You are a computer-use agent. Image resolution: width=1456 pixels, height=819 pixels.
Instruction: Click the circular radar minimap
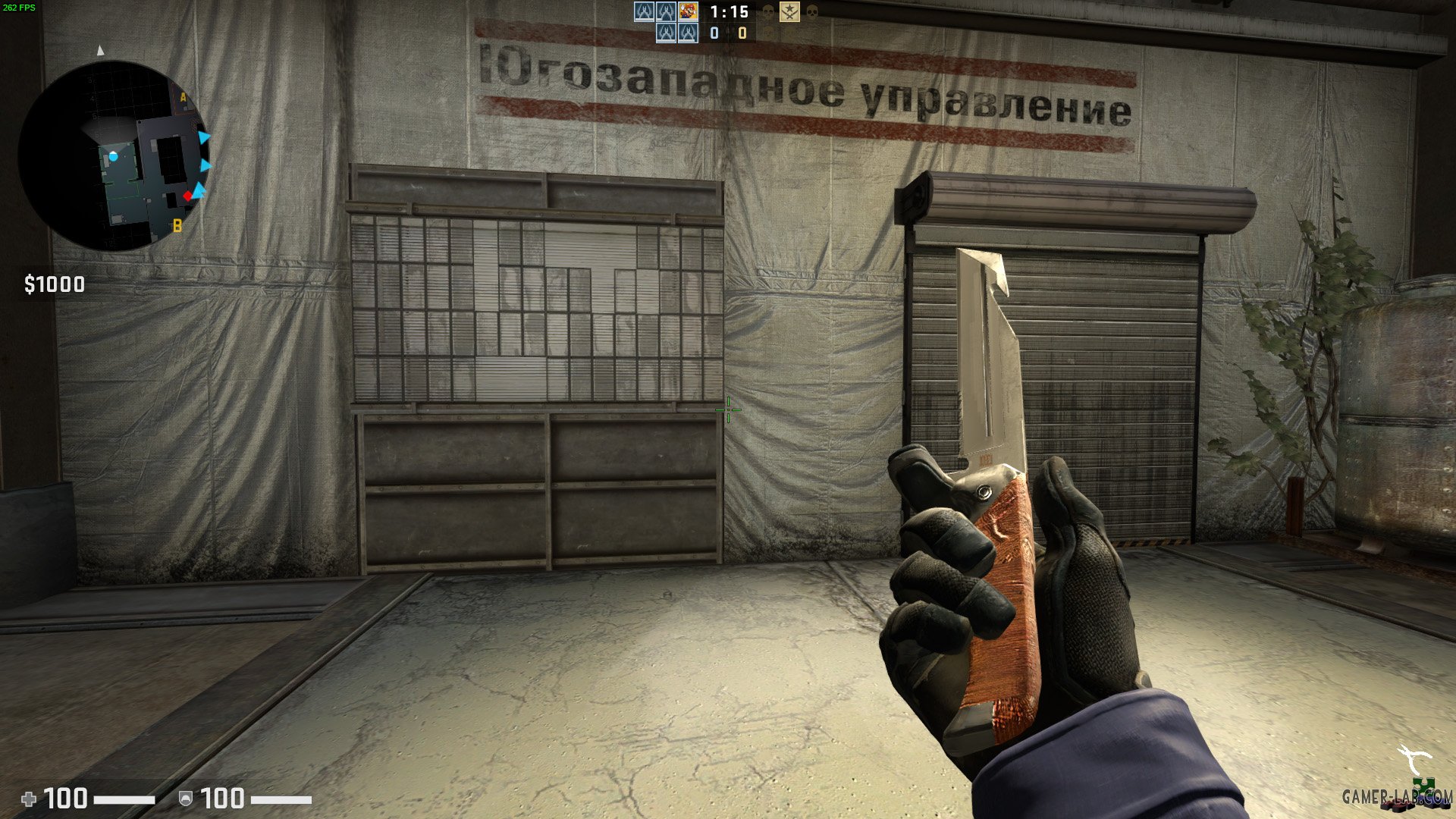click(114, 155)
